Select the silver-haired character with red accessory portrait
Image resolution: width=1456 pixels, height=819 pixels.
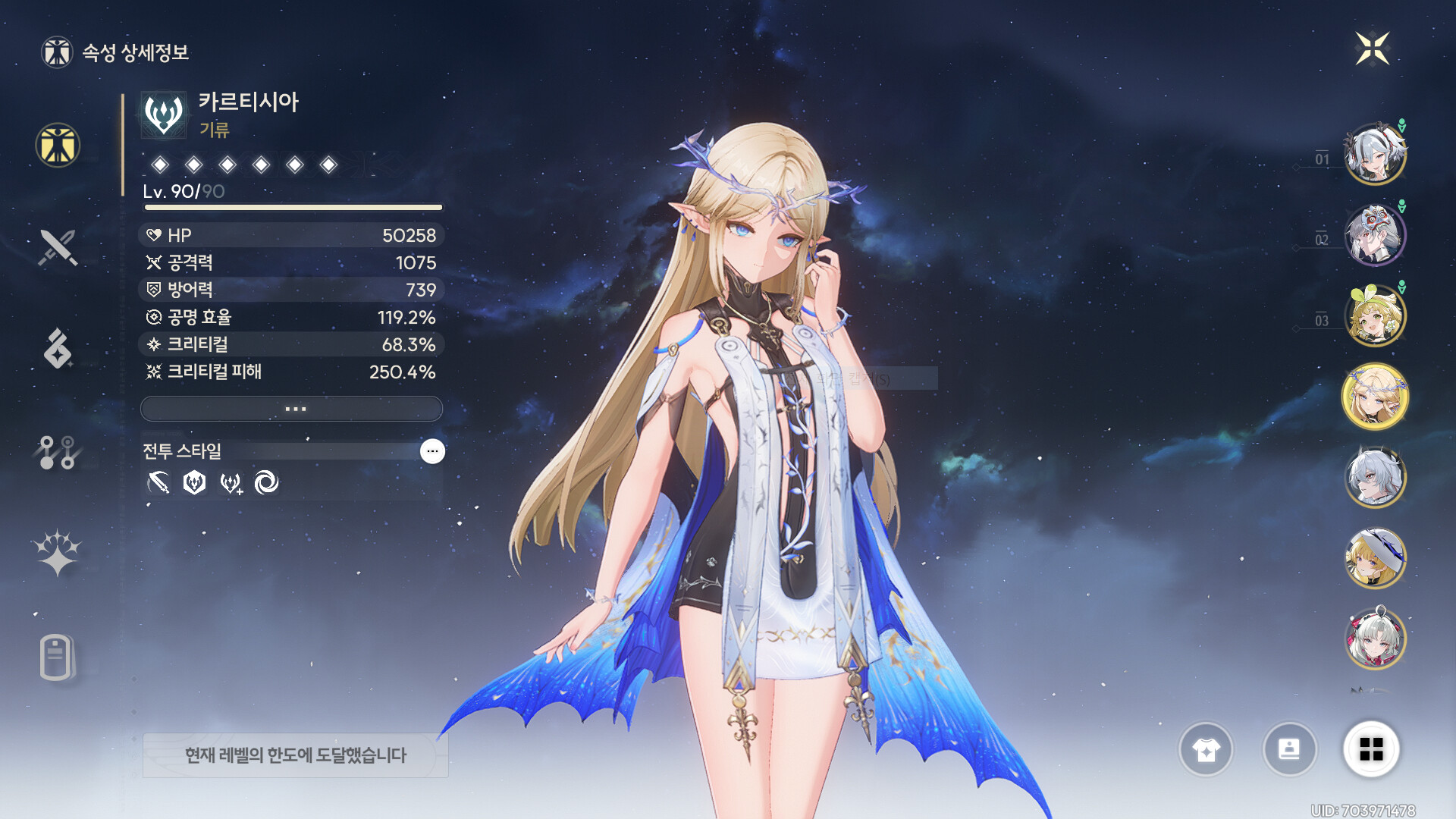click(x=1374, y=639)
